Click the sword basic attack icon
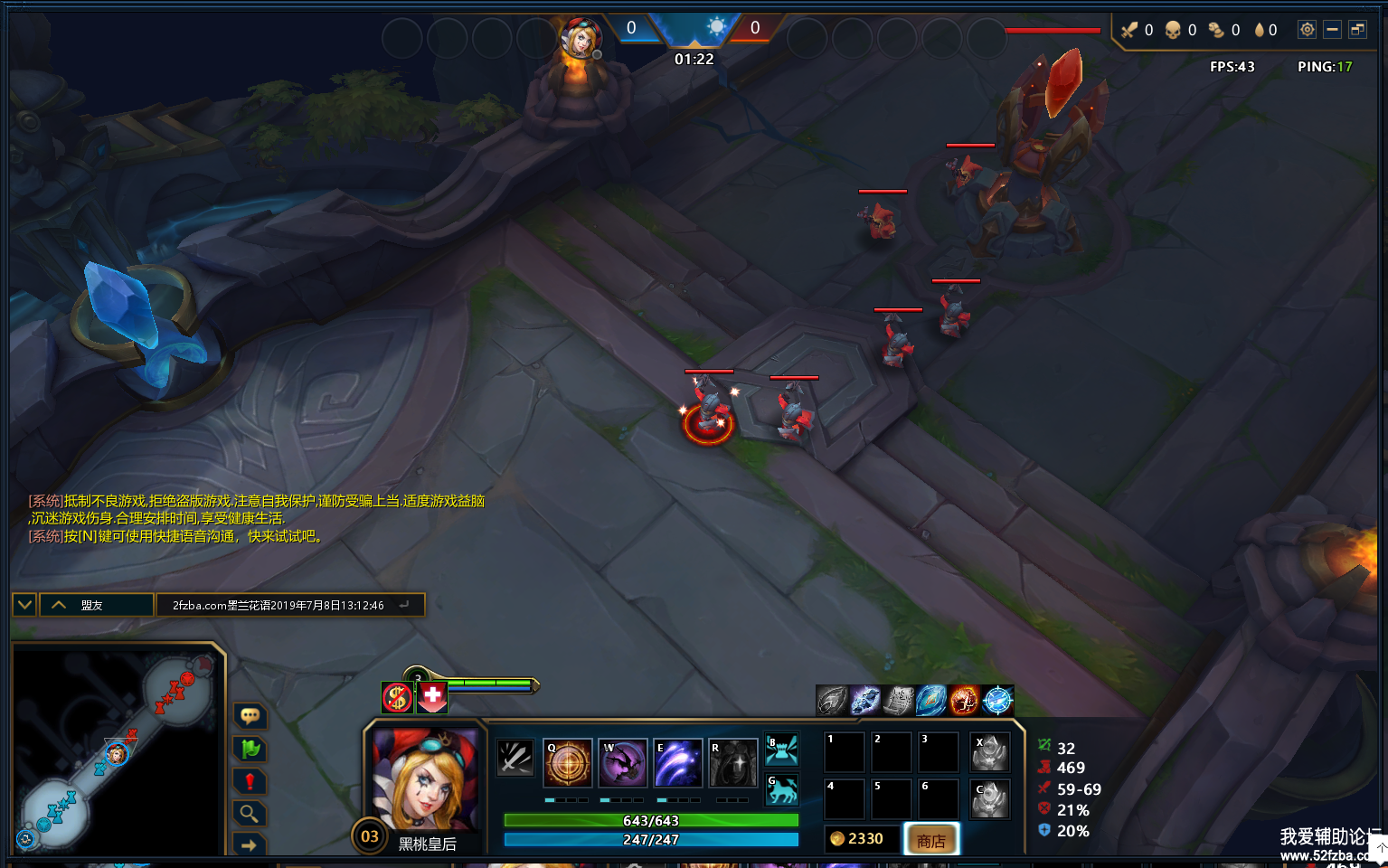Image resolution: width=1388 pixels, height=868 pixels. point(515,758)
